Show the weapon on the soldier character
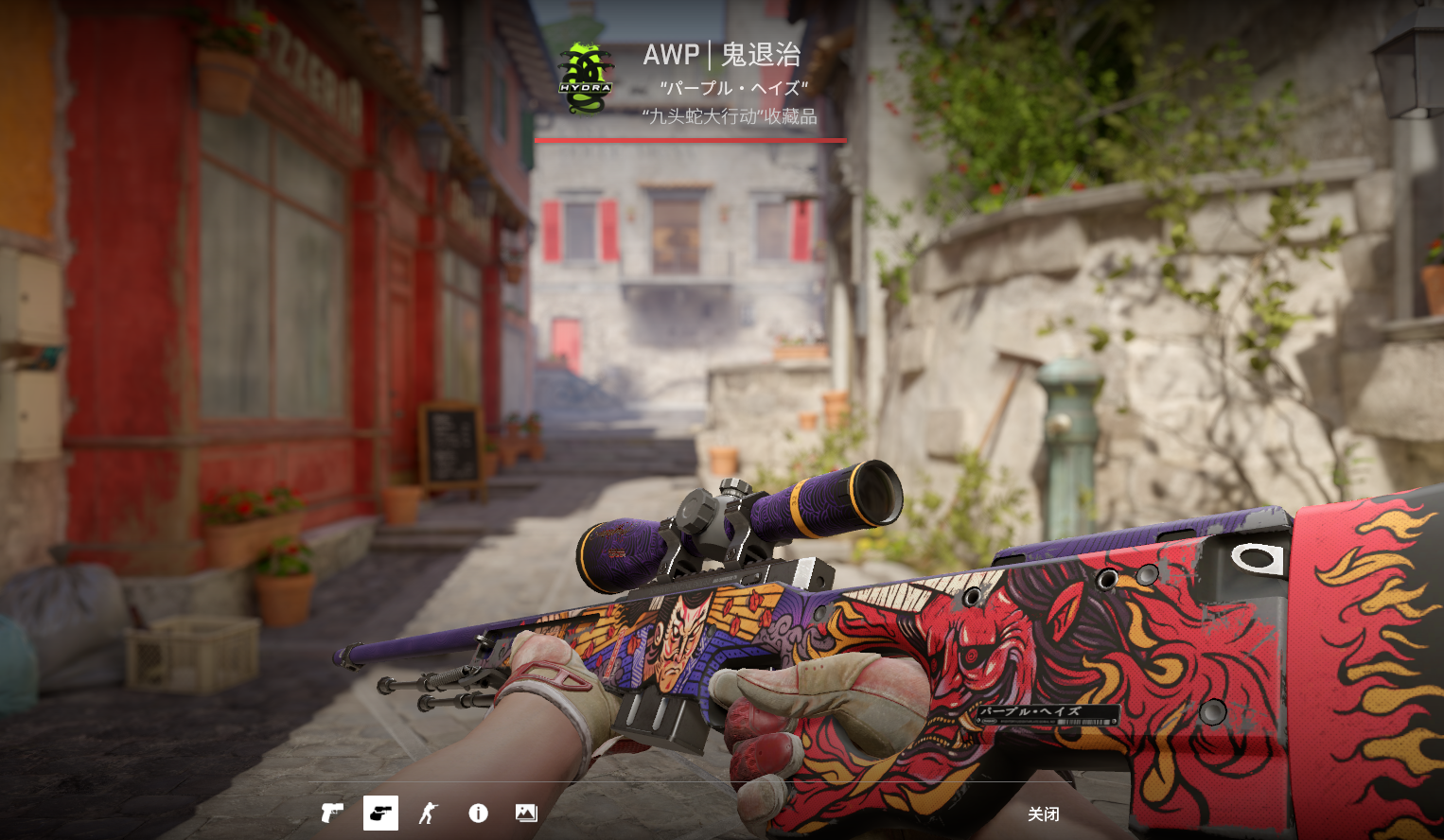Image resolution: width=1444 pixels, height=840 pixels. click(430, 814)
